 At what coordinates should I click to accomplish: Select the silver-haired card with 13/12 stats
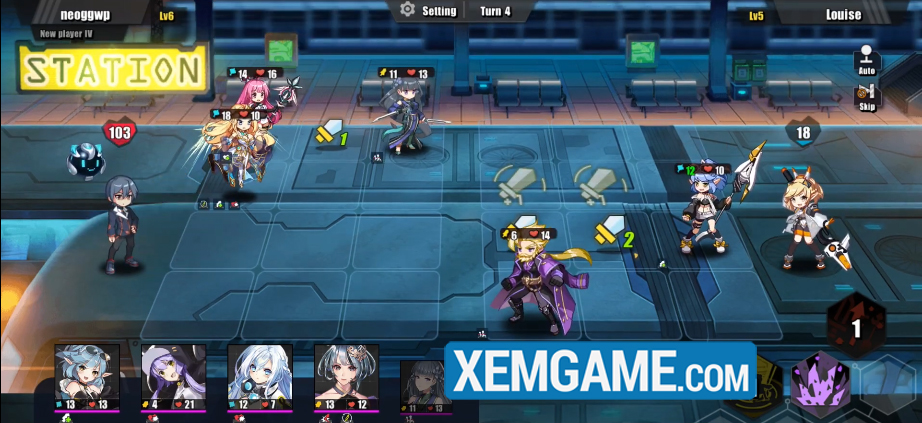point(346,374)
